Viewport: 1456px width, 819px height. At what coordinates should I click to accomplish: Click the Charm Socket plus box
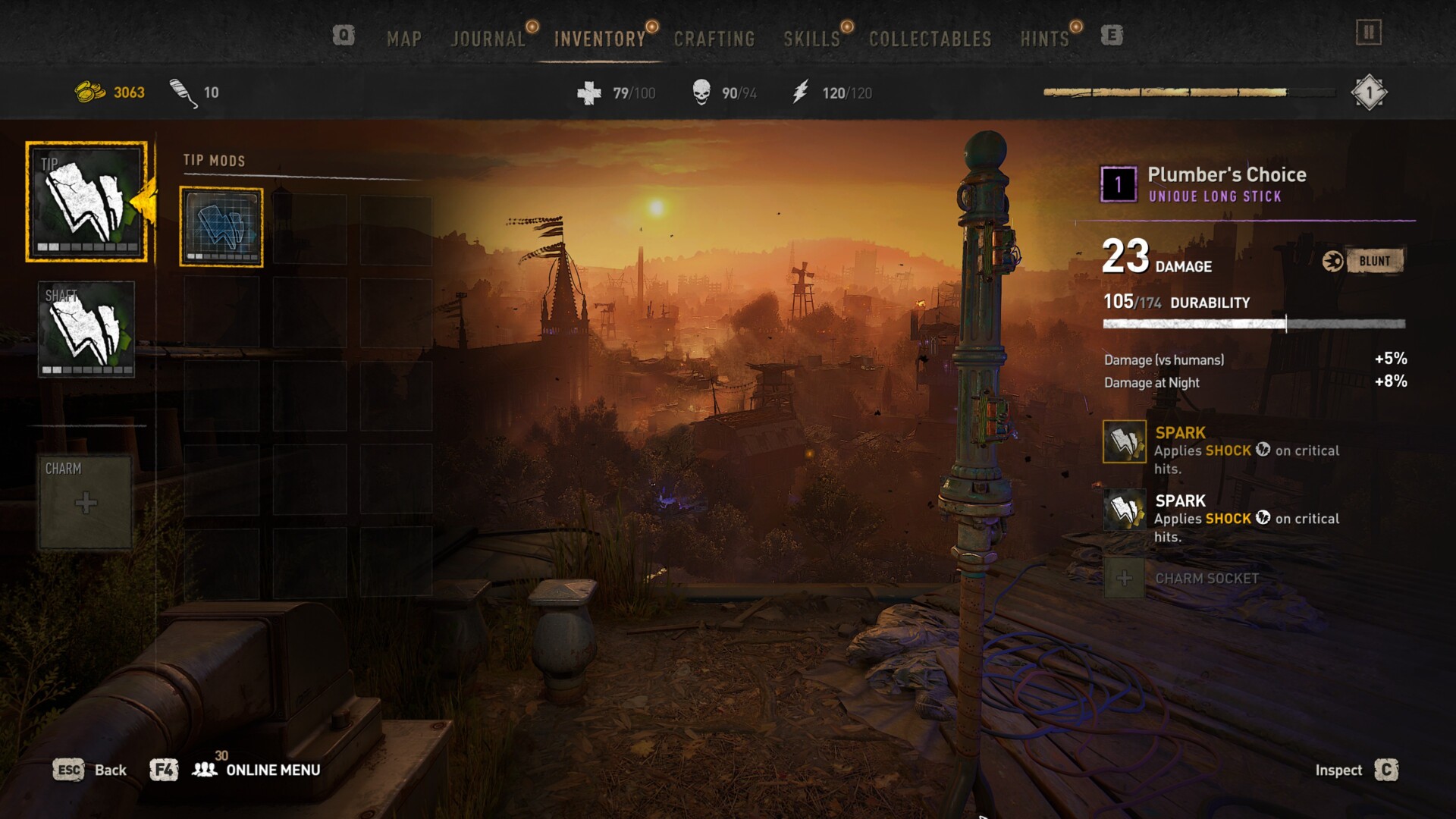(x=1124, y=579)
